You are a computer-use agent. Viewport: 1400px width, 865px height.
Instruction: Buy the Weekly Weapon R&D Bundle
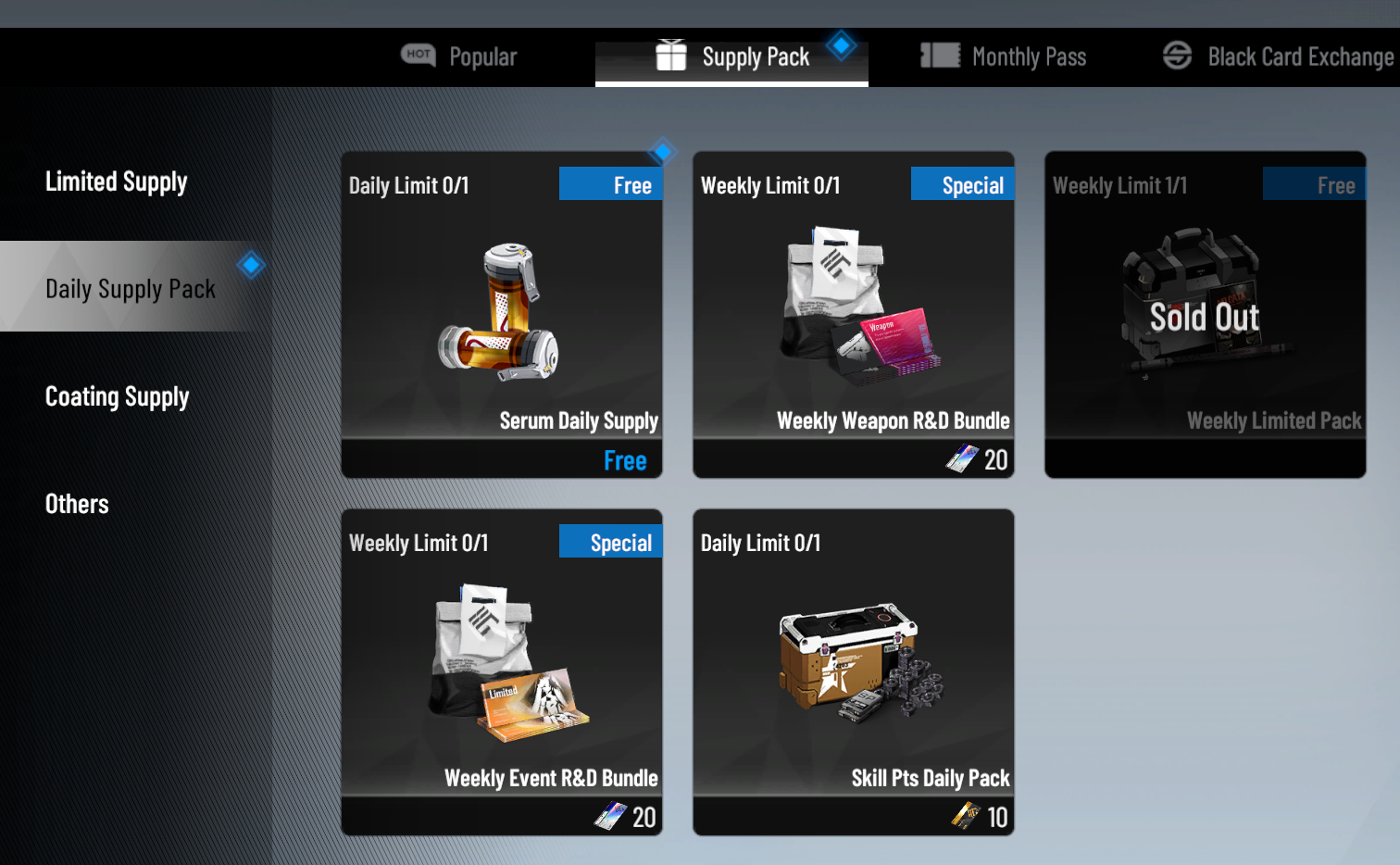click(x=854, y=315)
